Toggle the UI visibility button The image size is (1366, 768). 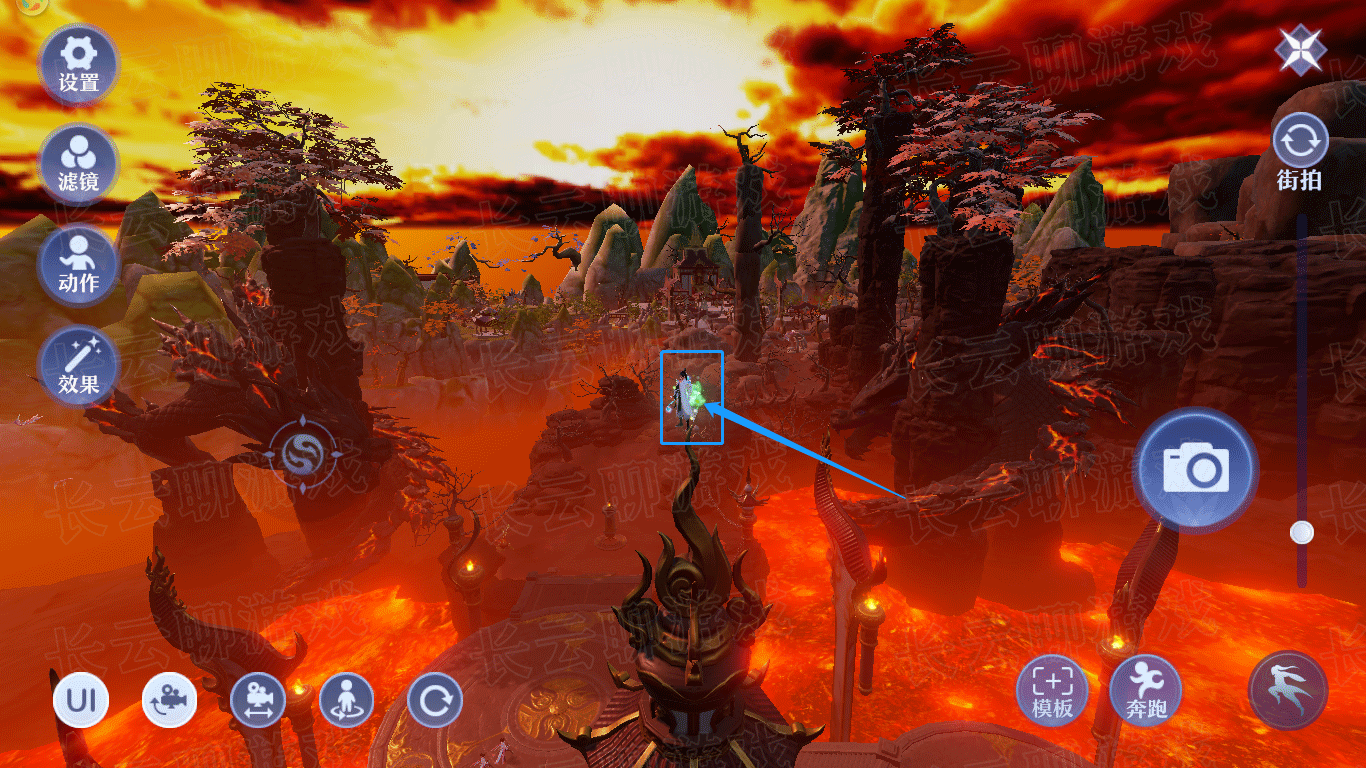click(x=81, y=700)
